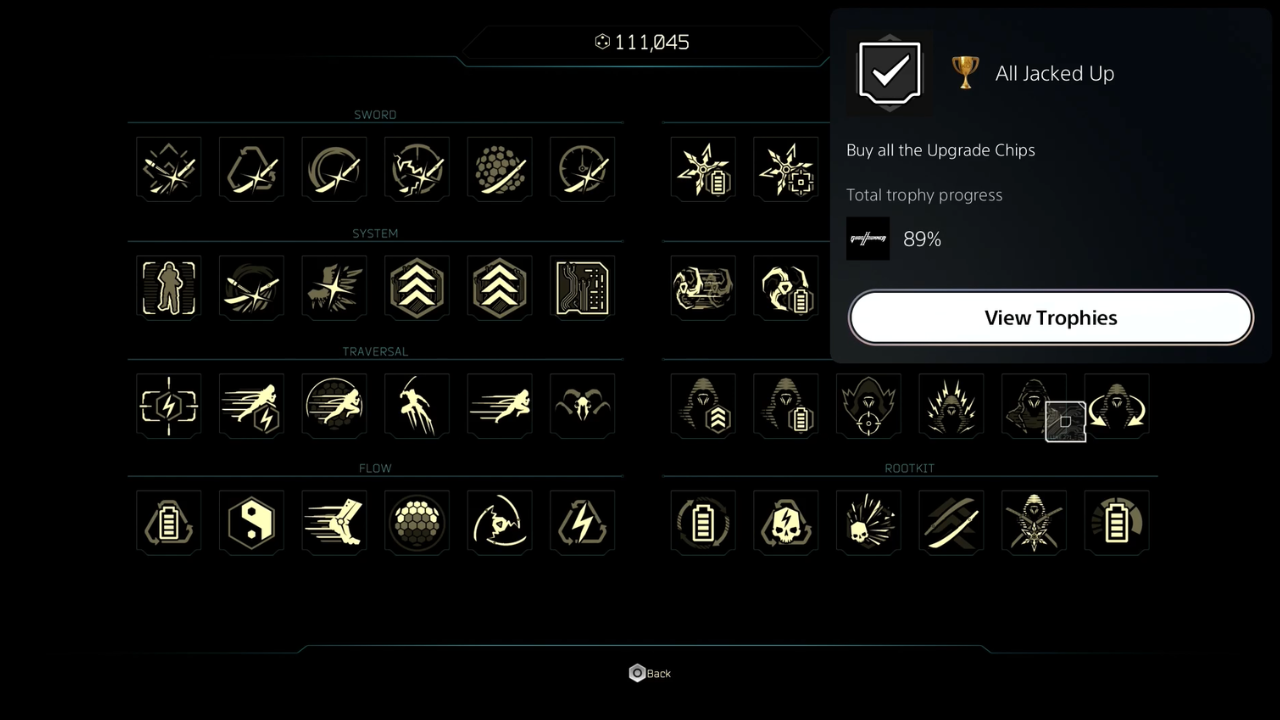Click the SWORD section header
1280x720 pixels.
tap(375, 114)
